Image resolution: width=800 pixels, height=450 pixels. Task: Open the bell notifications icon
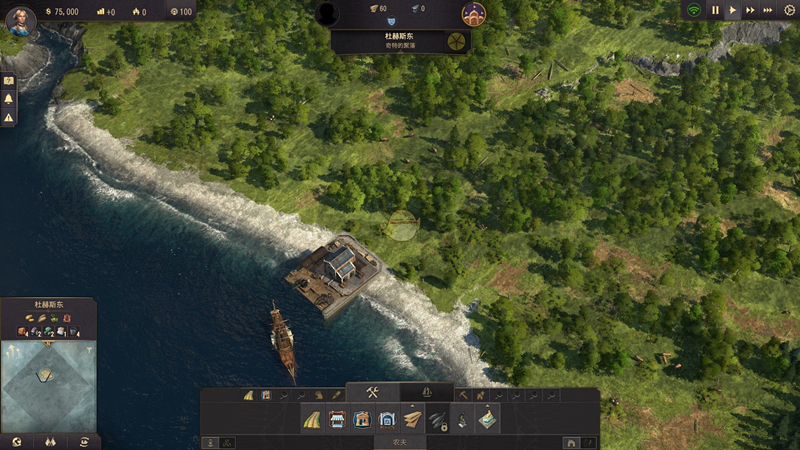[x=9, y=99]
